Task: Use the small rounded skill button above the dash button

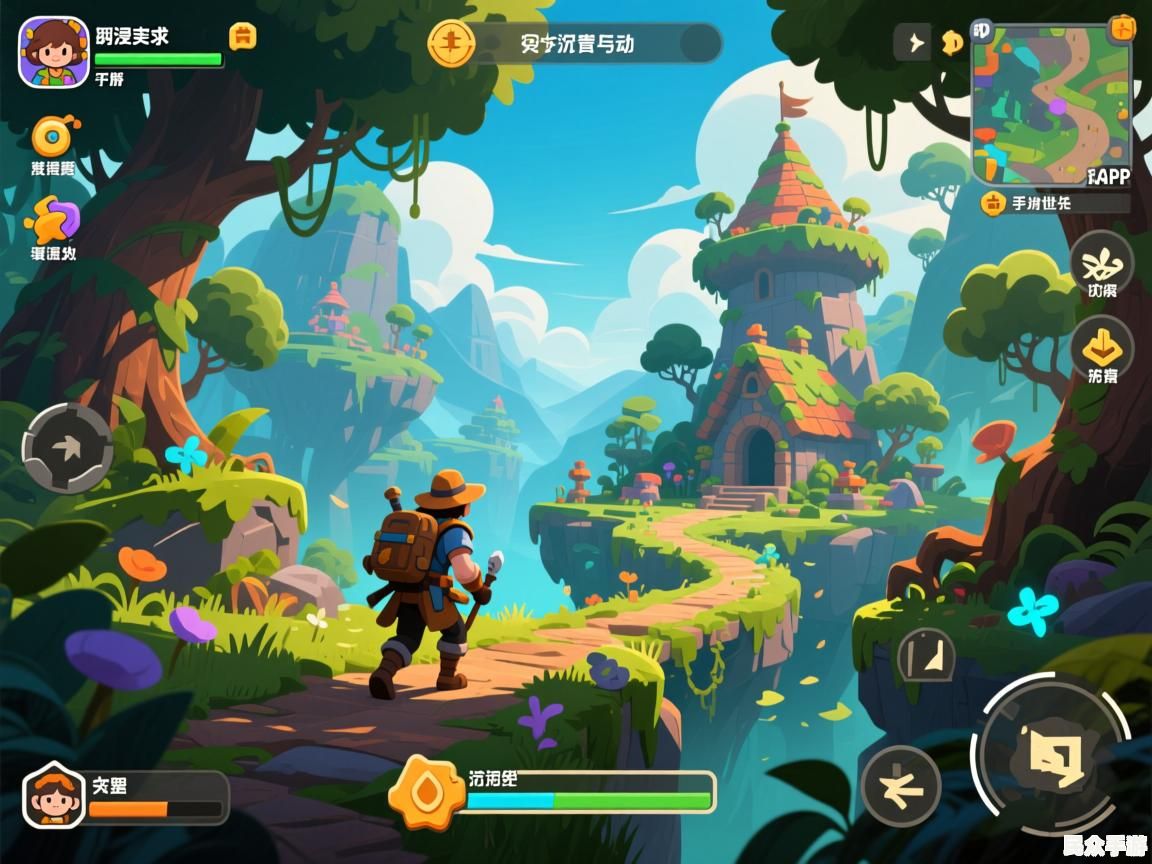Action: coord(926,656)
